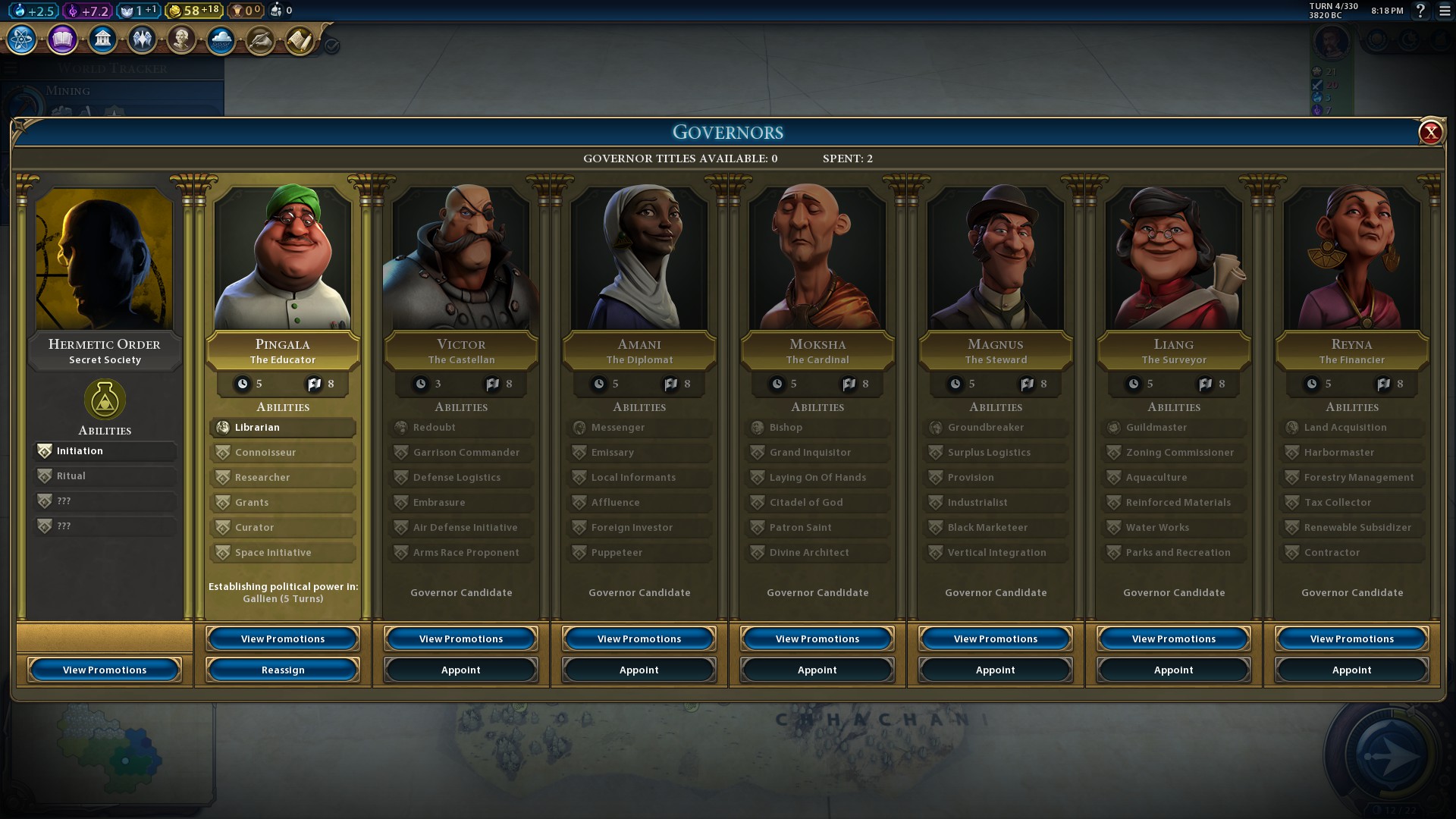
Task: Appoint Reyna the Financier
Action: (1352, 670)
